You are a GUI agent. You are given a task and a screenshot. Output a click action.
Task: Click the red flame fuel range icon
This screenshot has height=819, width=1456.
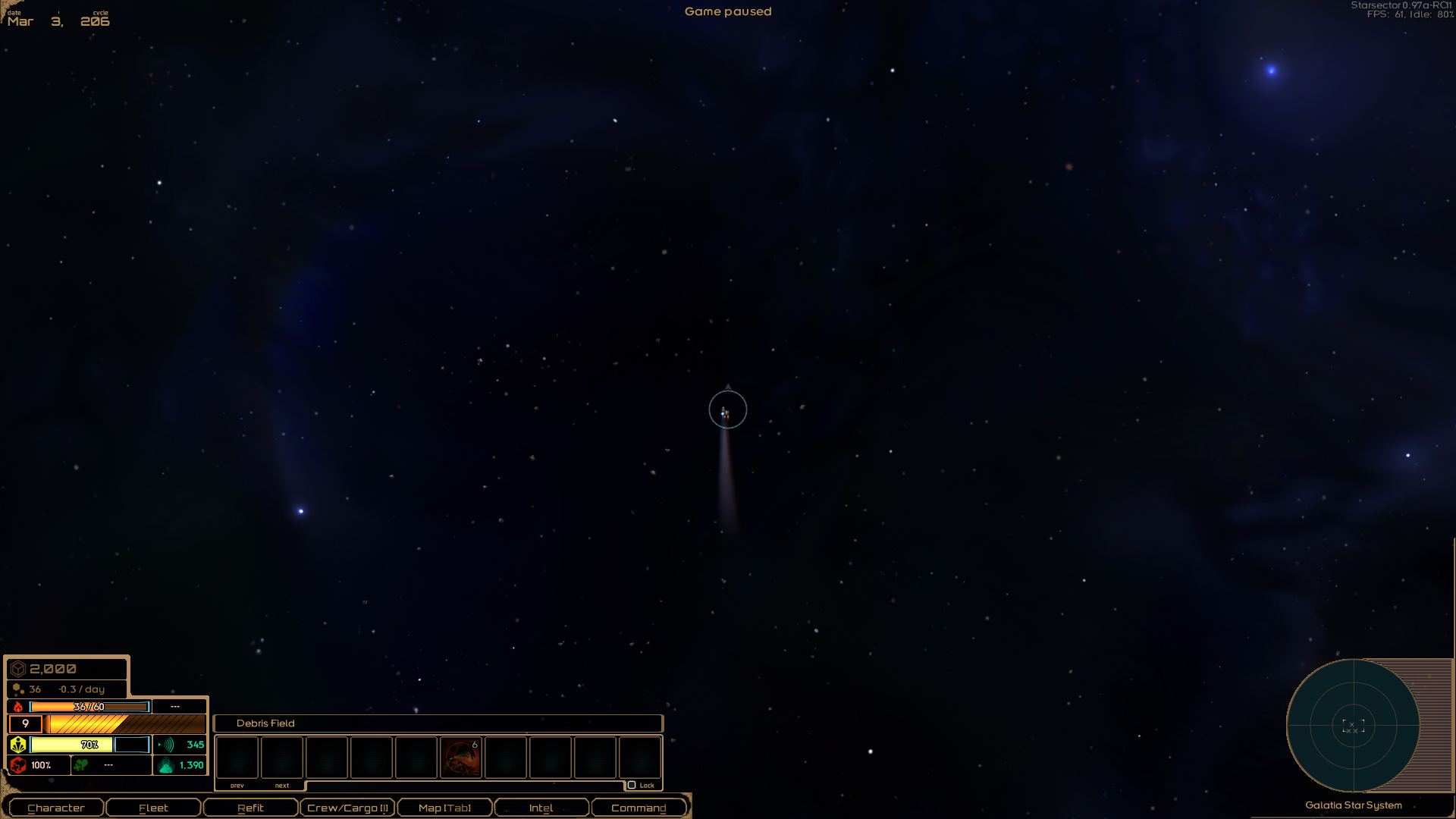[17, 706]
